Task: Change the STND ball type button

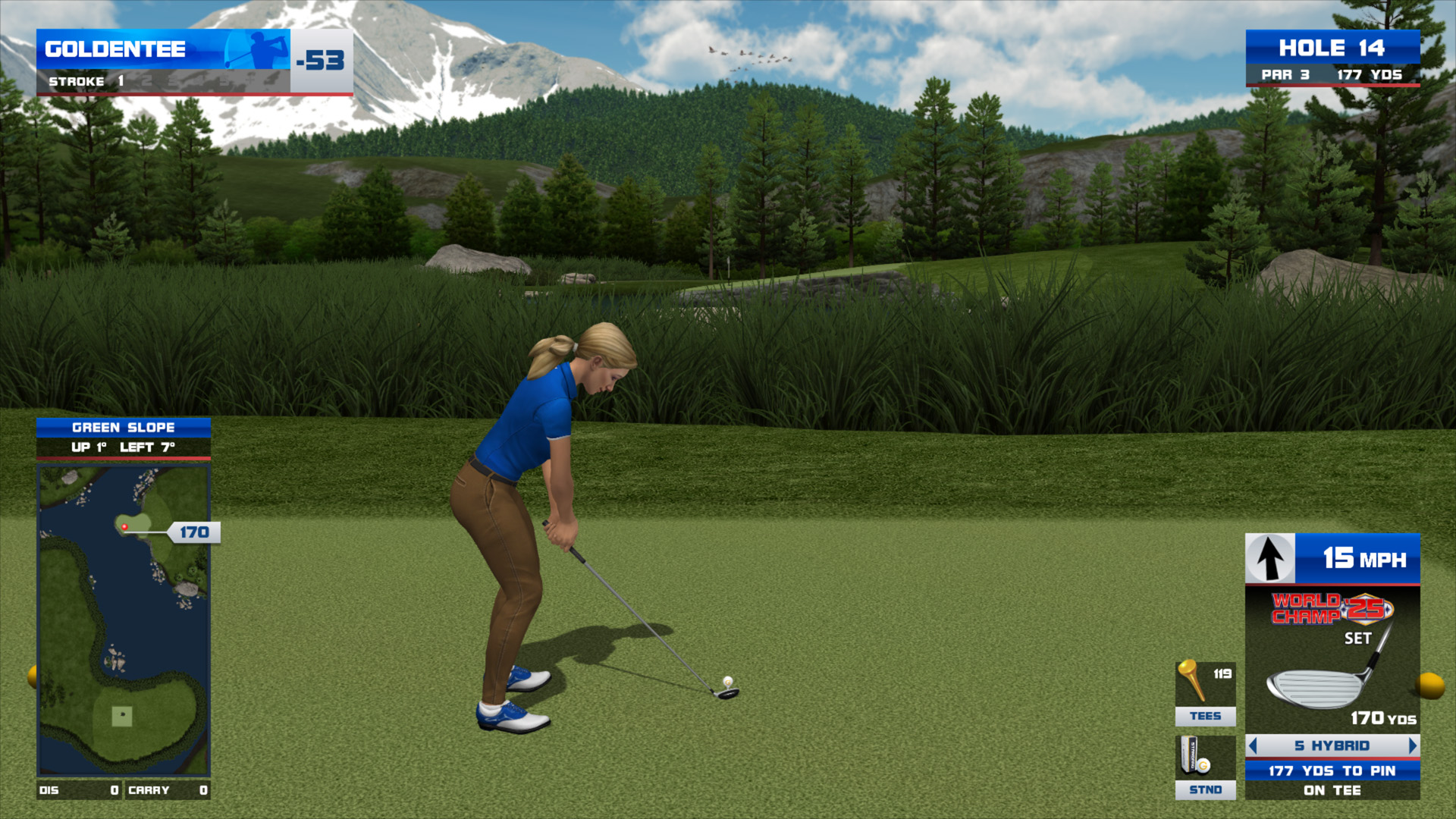Action: pyautogui.click(x=1205, y=767)
